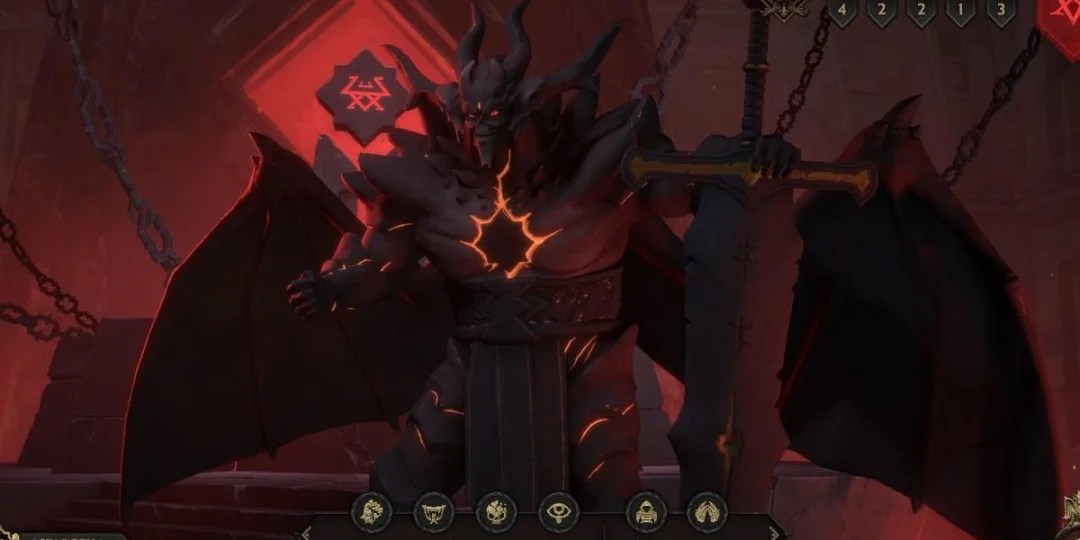Open the cracked skull trait icon

[x=496, y=512]
